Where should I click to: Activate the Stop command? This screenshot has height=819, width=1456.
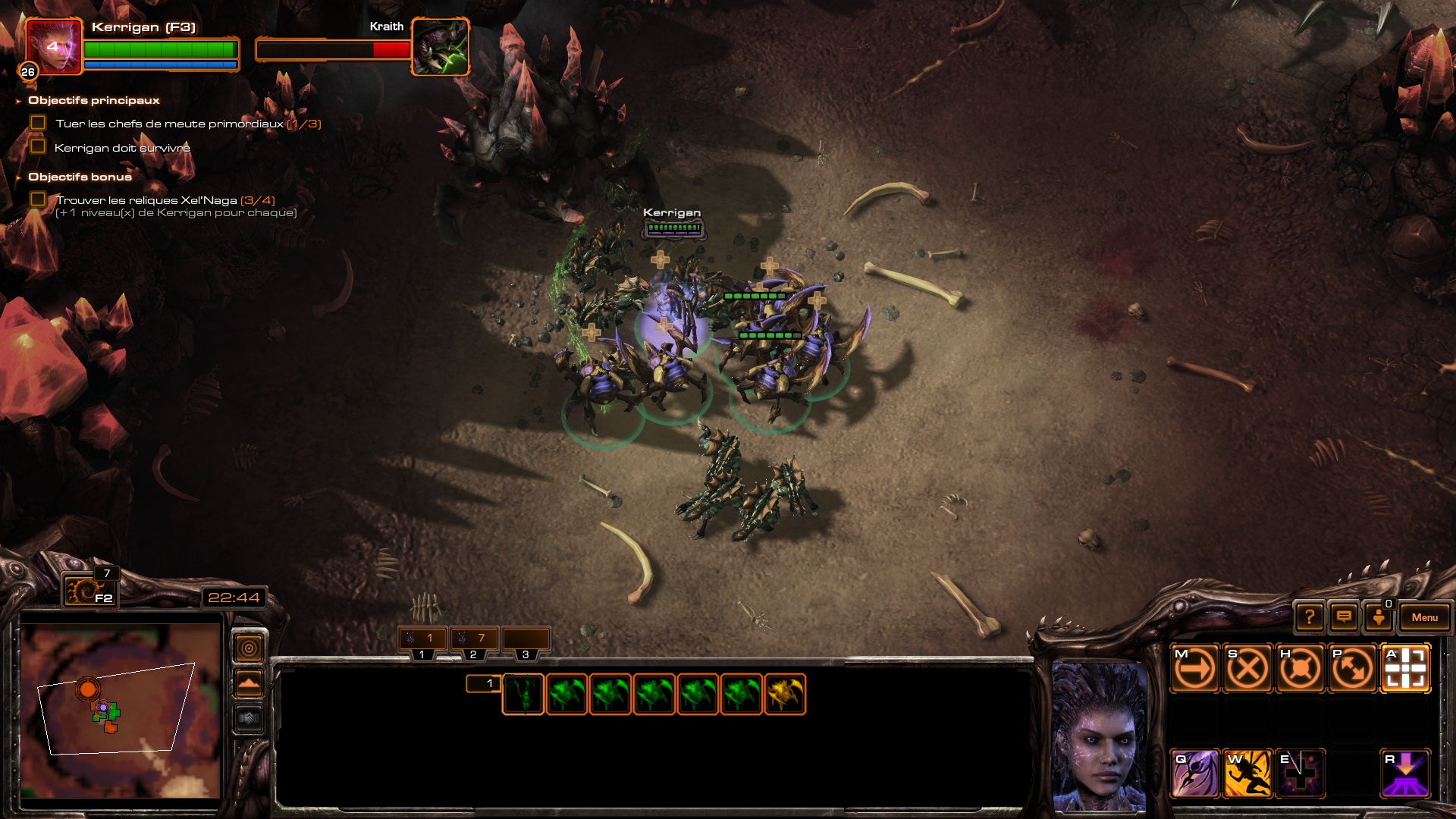[1247, 669]
